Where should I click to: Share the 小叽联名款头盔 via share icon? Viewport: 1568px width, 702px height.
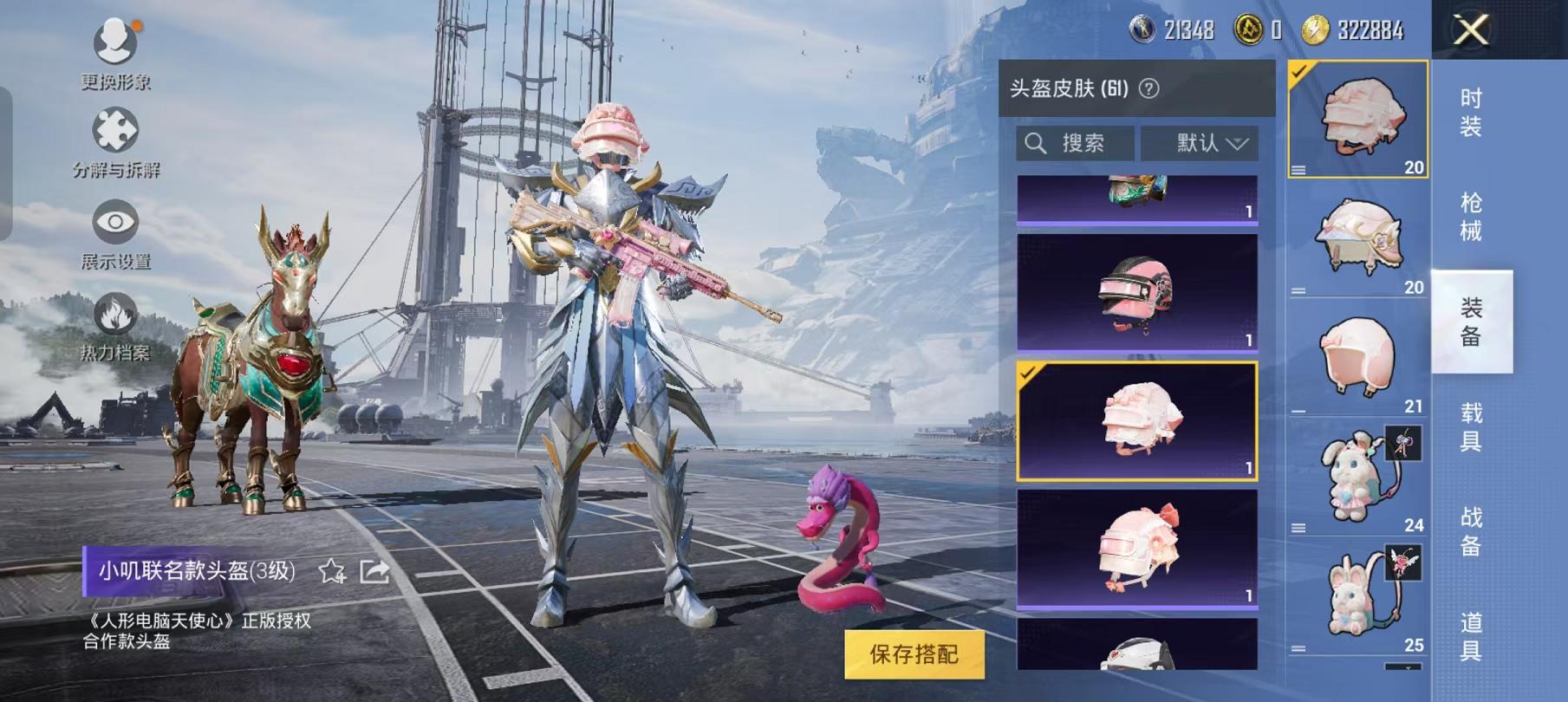tap(373, 571)
